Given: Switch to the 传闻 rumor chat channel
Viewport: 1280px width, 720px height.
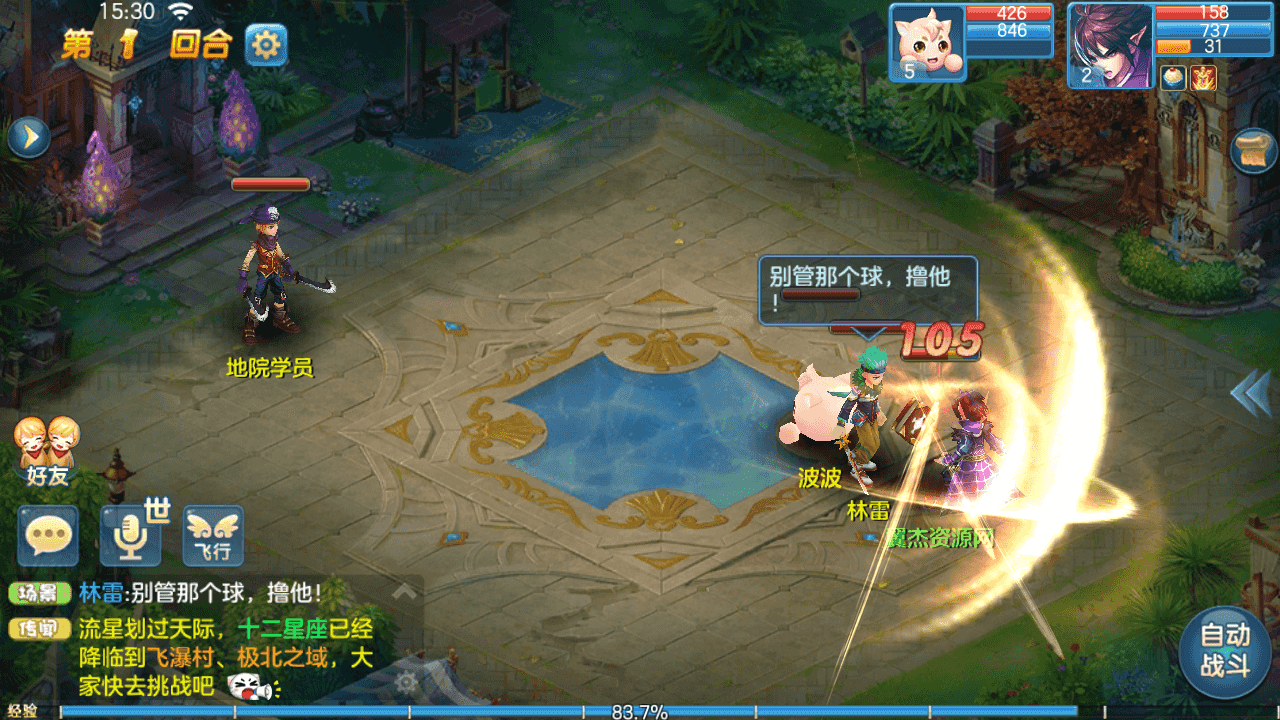Looking at the screenshot, I should click(40, 629).
